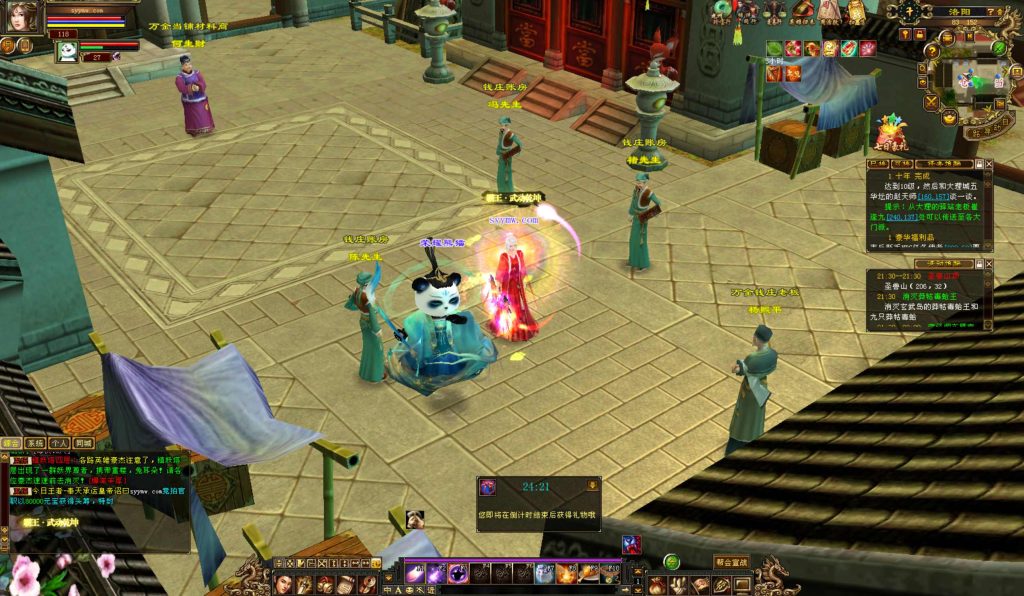Image resolution: width=1024 pixels, height=596 pixels.
Task: Use the flame skill on the hotbar
Action: (x=566, y=573)
